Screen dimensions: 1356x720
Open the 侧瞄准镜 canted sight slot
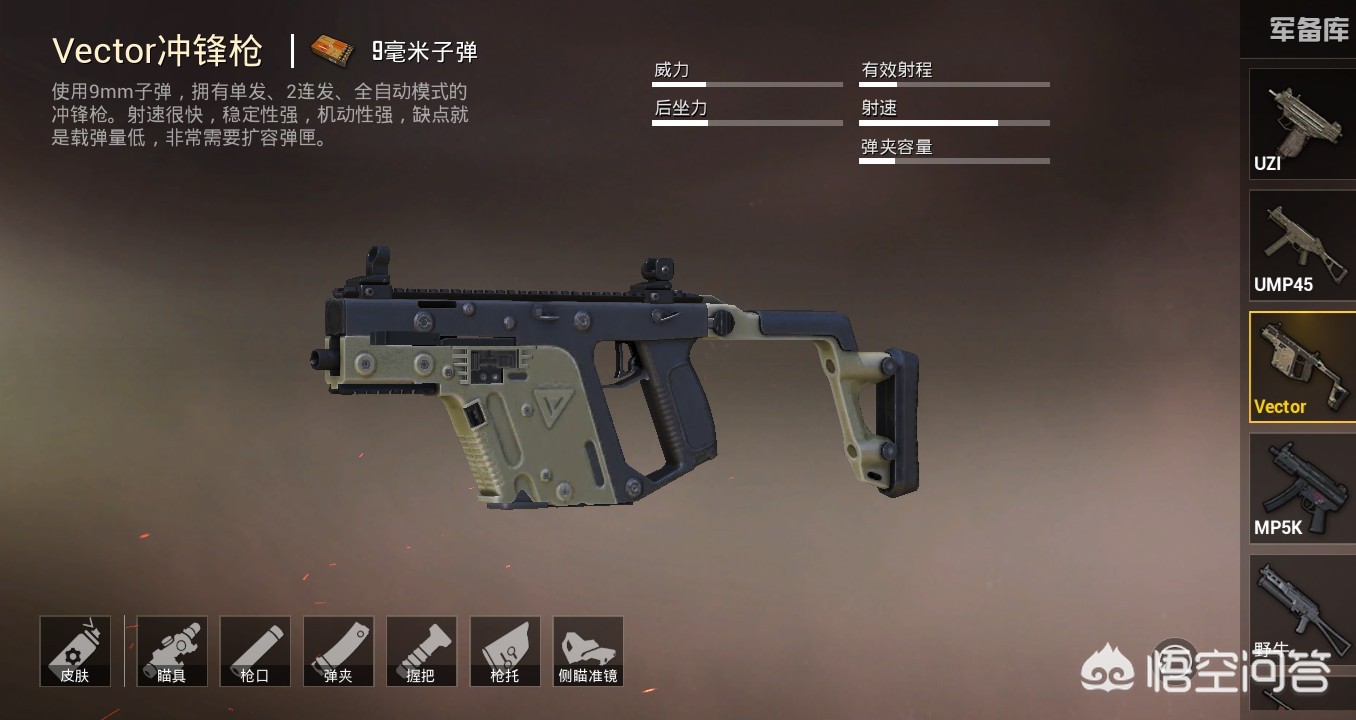[588, 651]
